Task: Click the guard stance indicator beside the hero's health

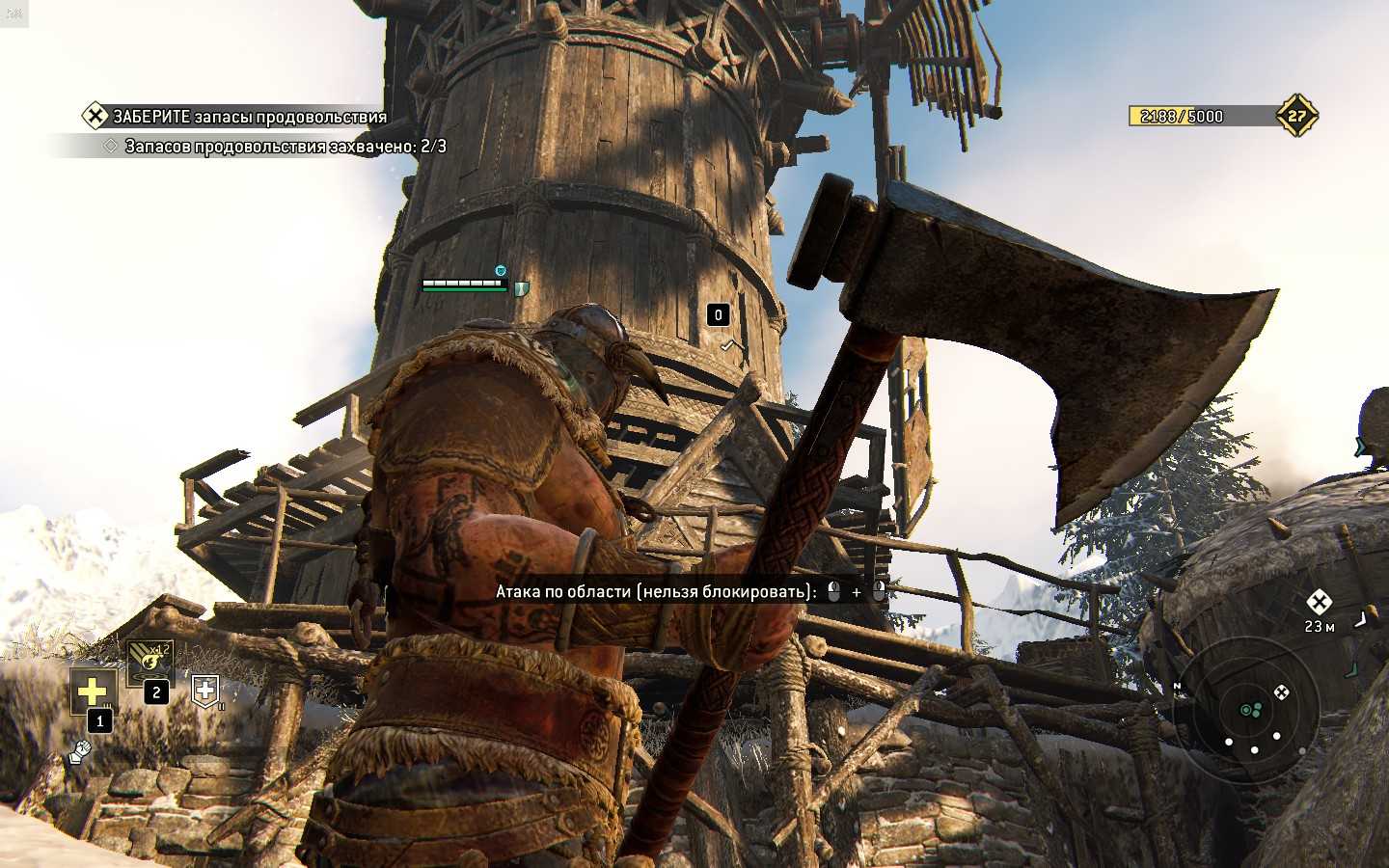Action: [x=522, y=288]
